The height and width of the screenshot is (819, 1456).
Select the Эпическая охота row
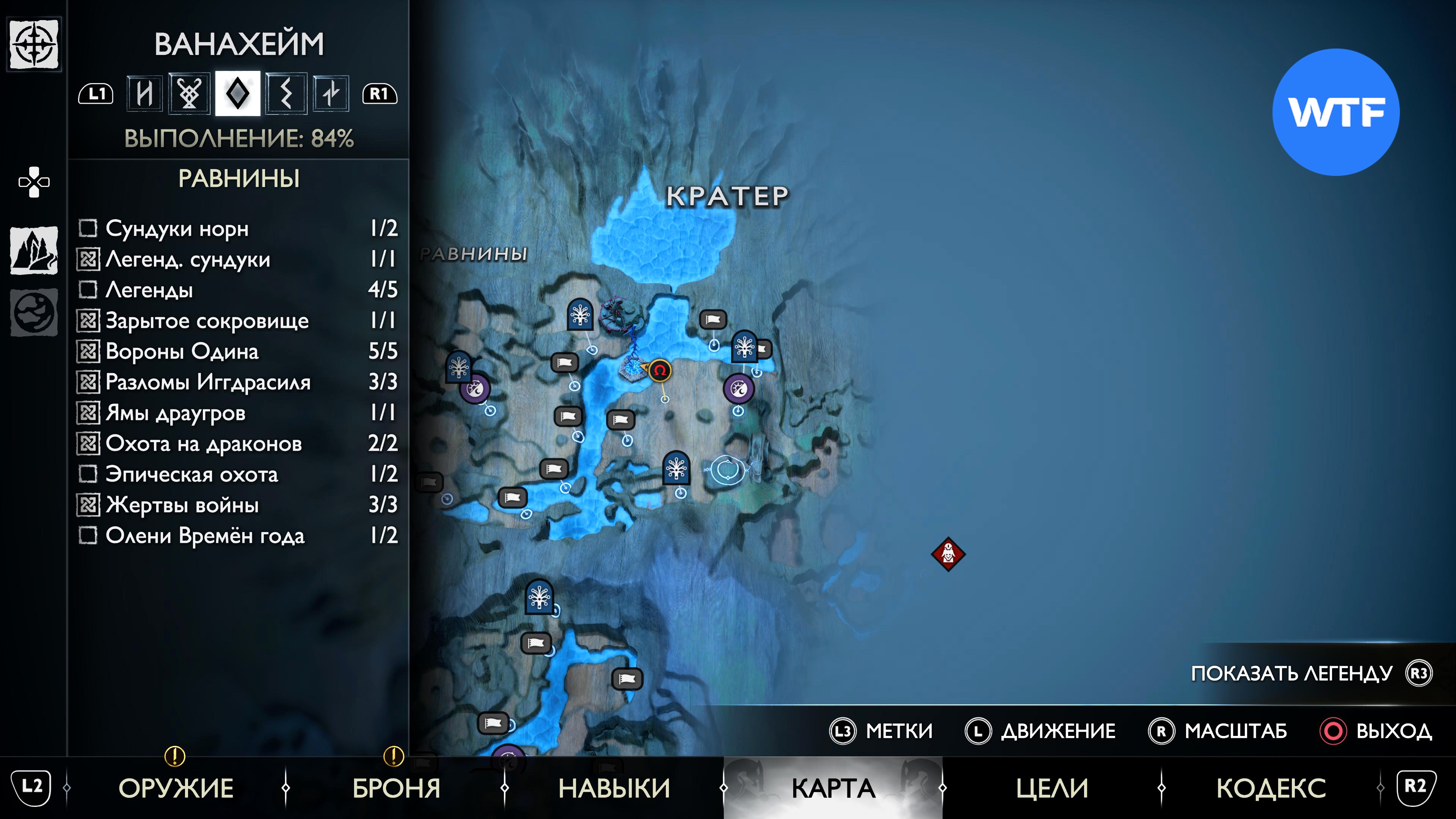(x=237, y=474)
